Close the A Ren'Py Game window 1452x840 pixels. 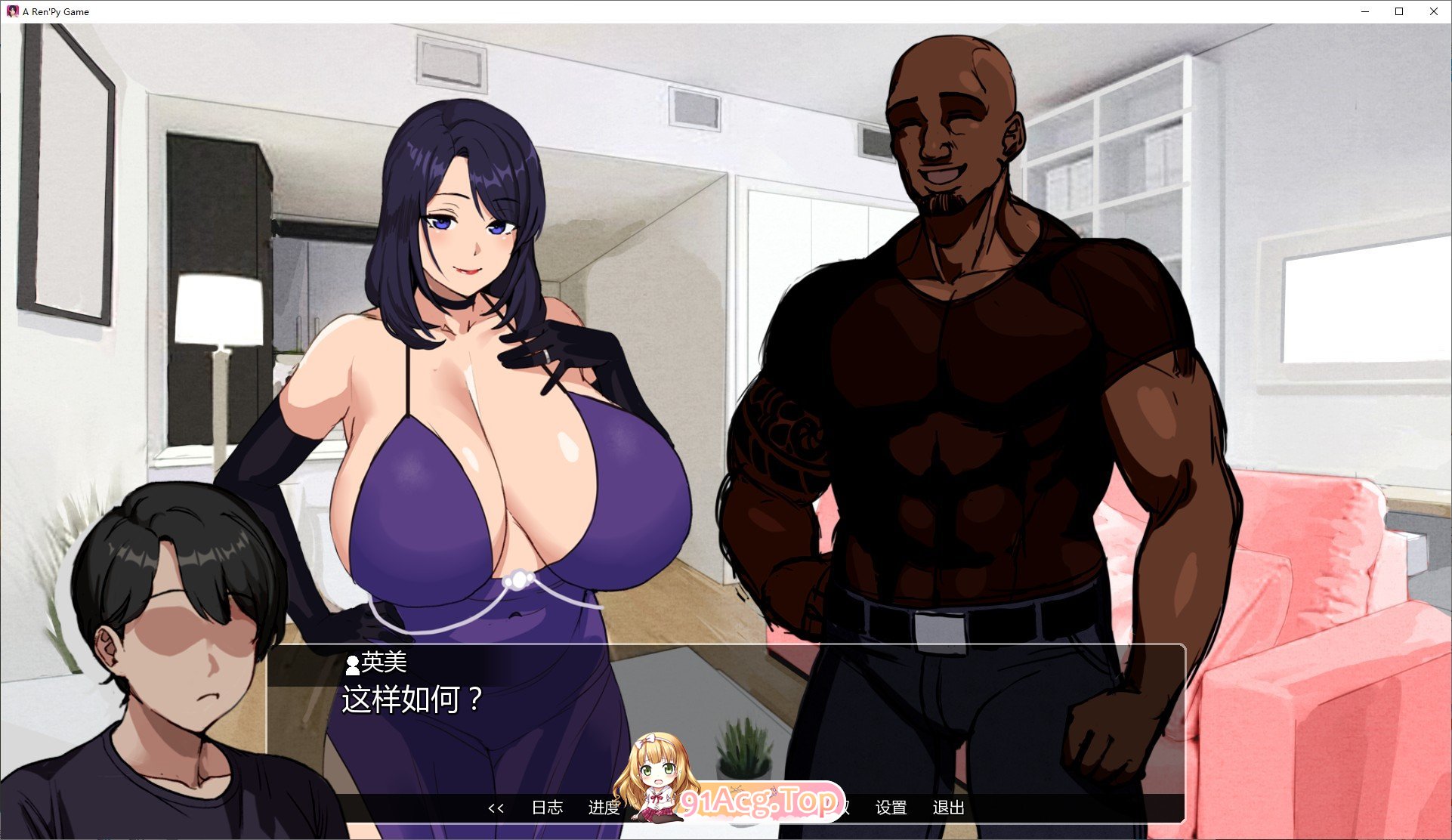1434,11
